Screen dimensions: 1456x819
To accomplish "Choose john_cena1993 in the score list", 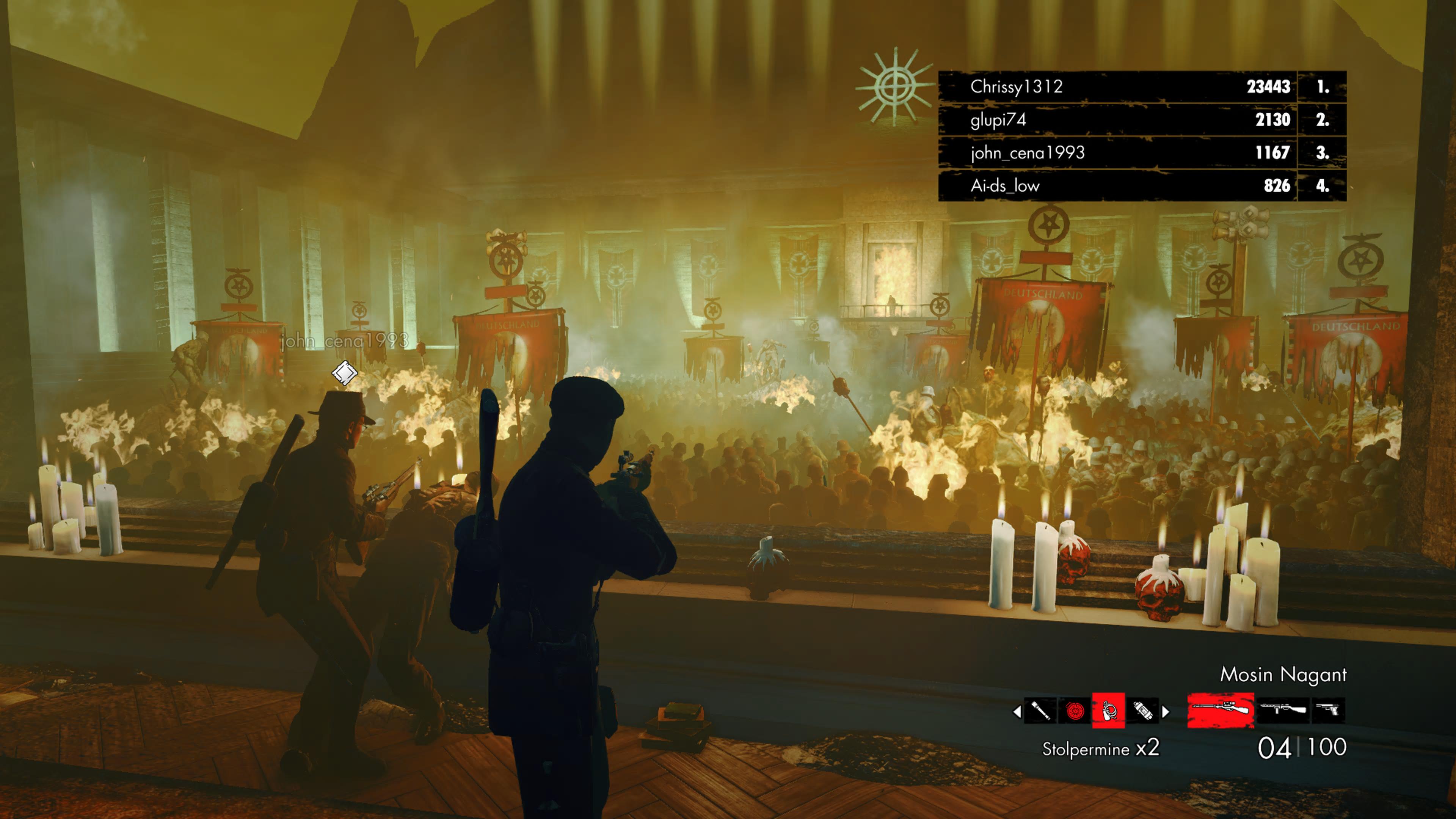I will [x=1142, y=152].
